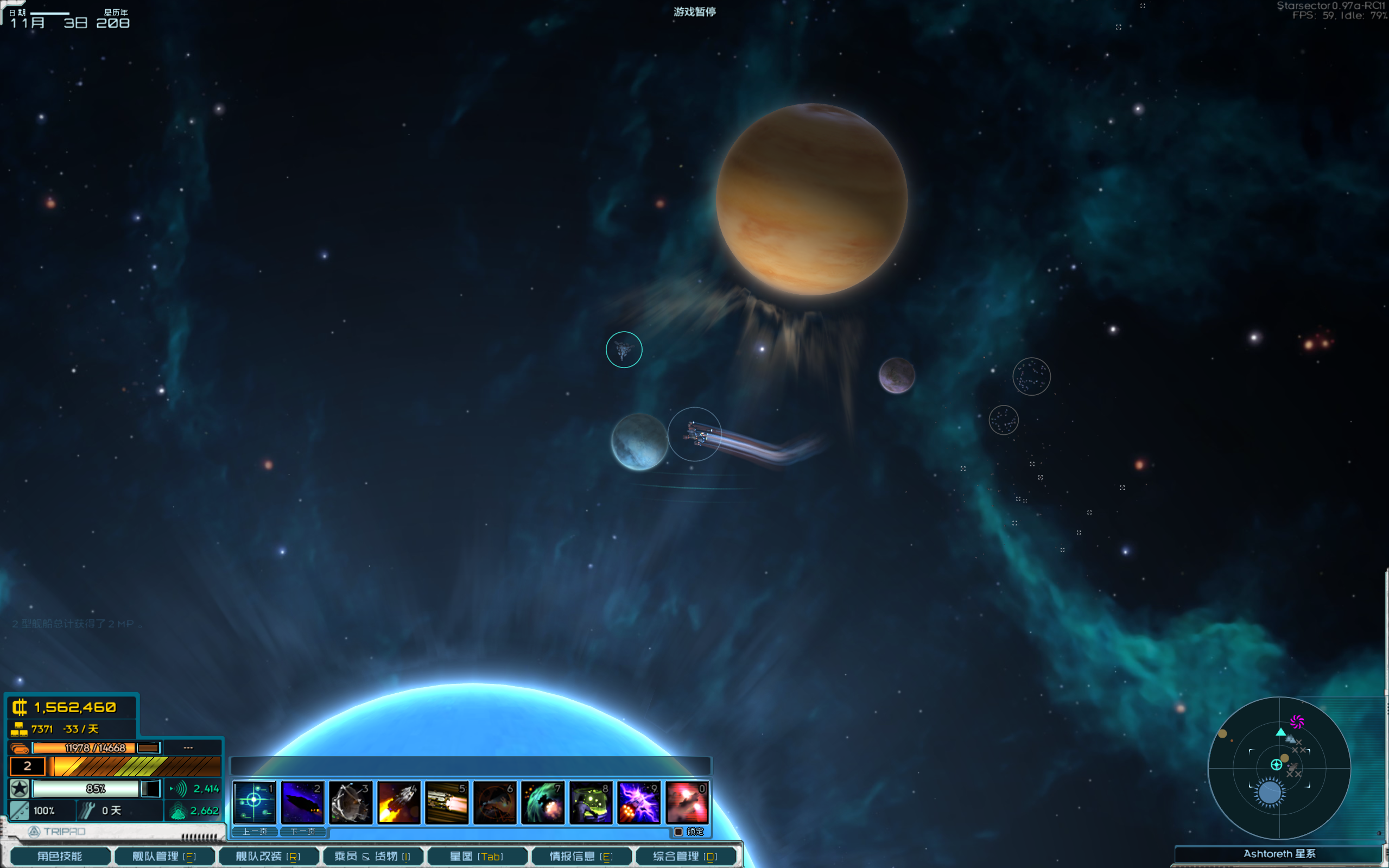The height and width of the screenshot is (868, 1389).
Task: Activate the ship with flame exhaust ability in slot 4
Action: click(399, 801)
